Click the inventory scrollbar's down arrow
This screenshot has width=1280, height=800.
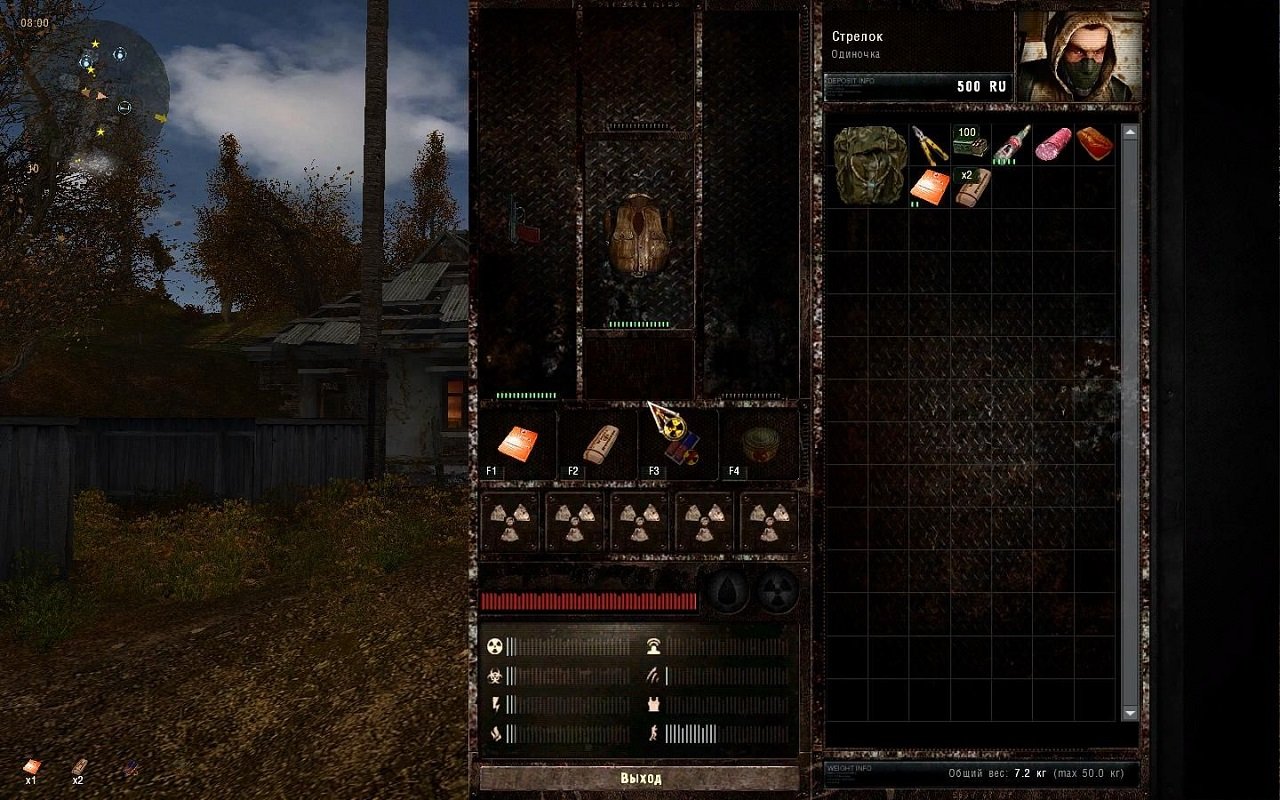click(1130, 713)
